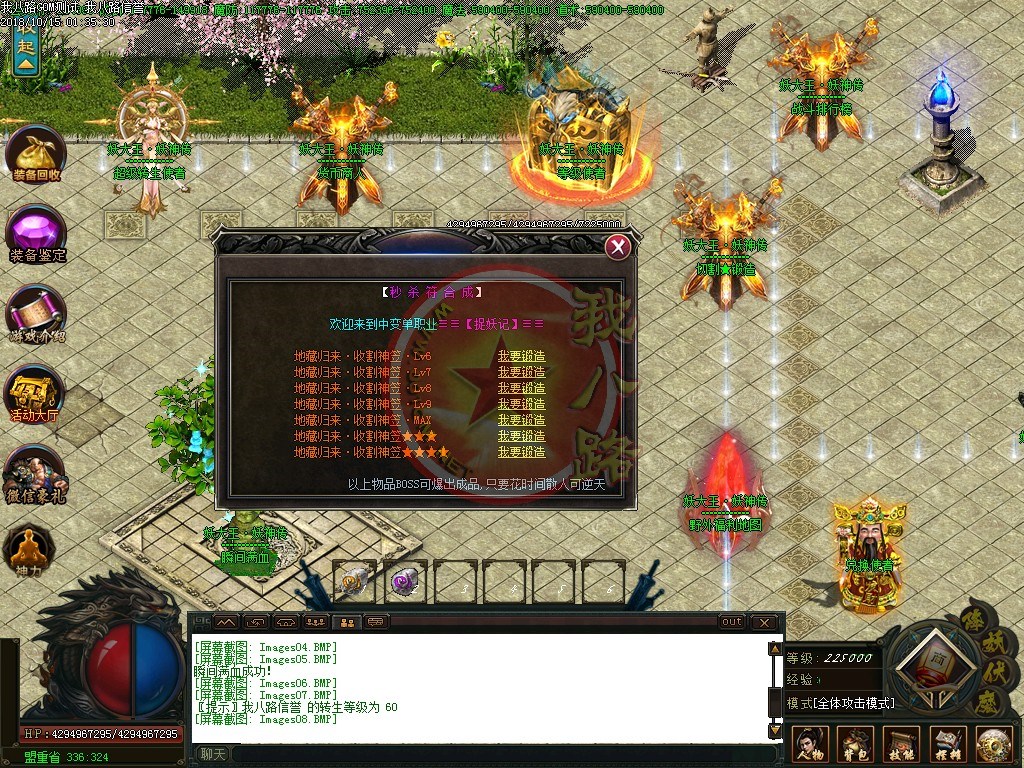Select 我要锻造 for 收割神笠 Lv8
Screen dimensions: 1024x768
[x=521, y=388]
